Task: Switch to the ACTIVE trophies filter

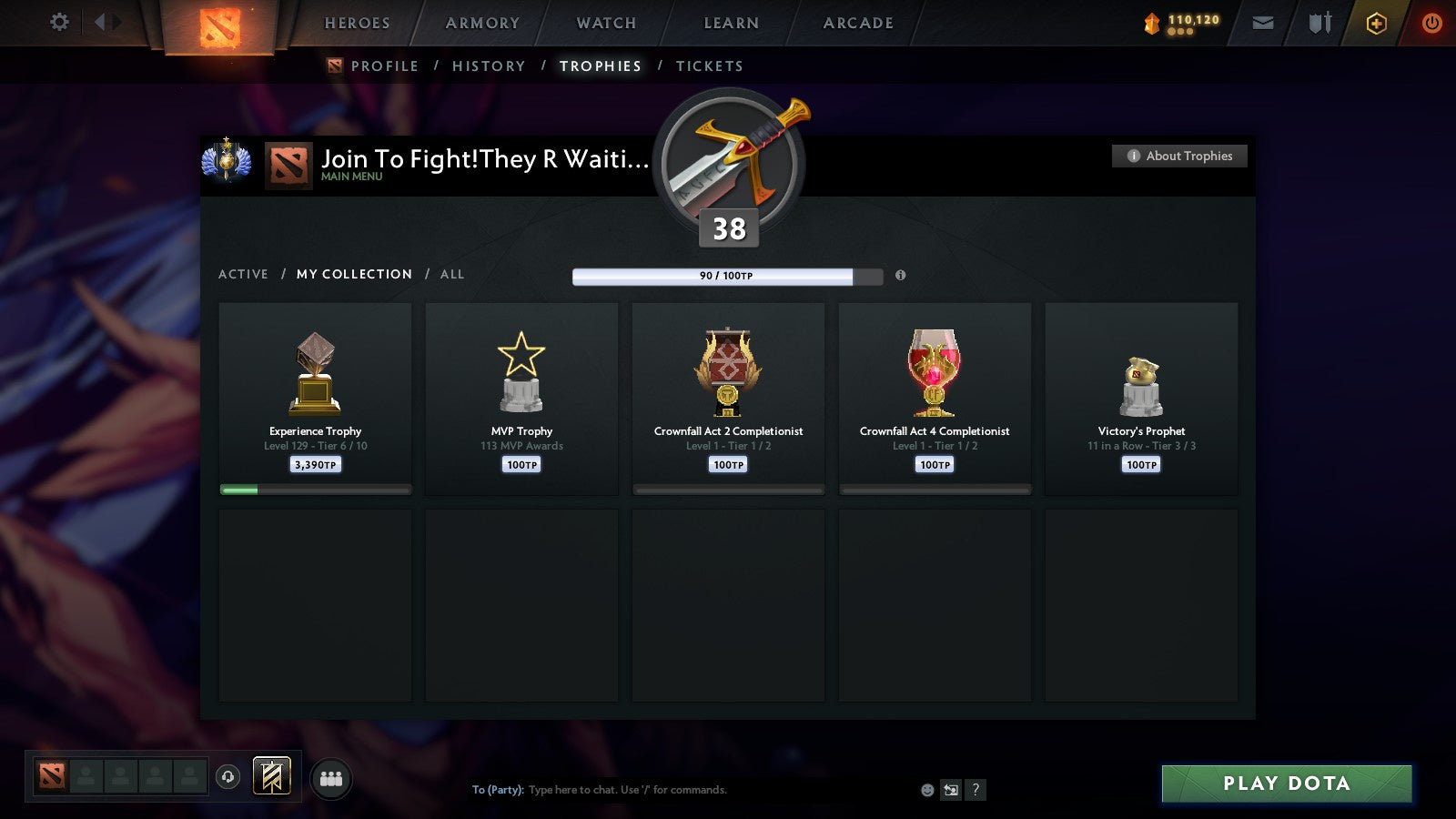Action: [x=243, y=274]
